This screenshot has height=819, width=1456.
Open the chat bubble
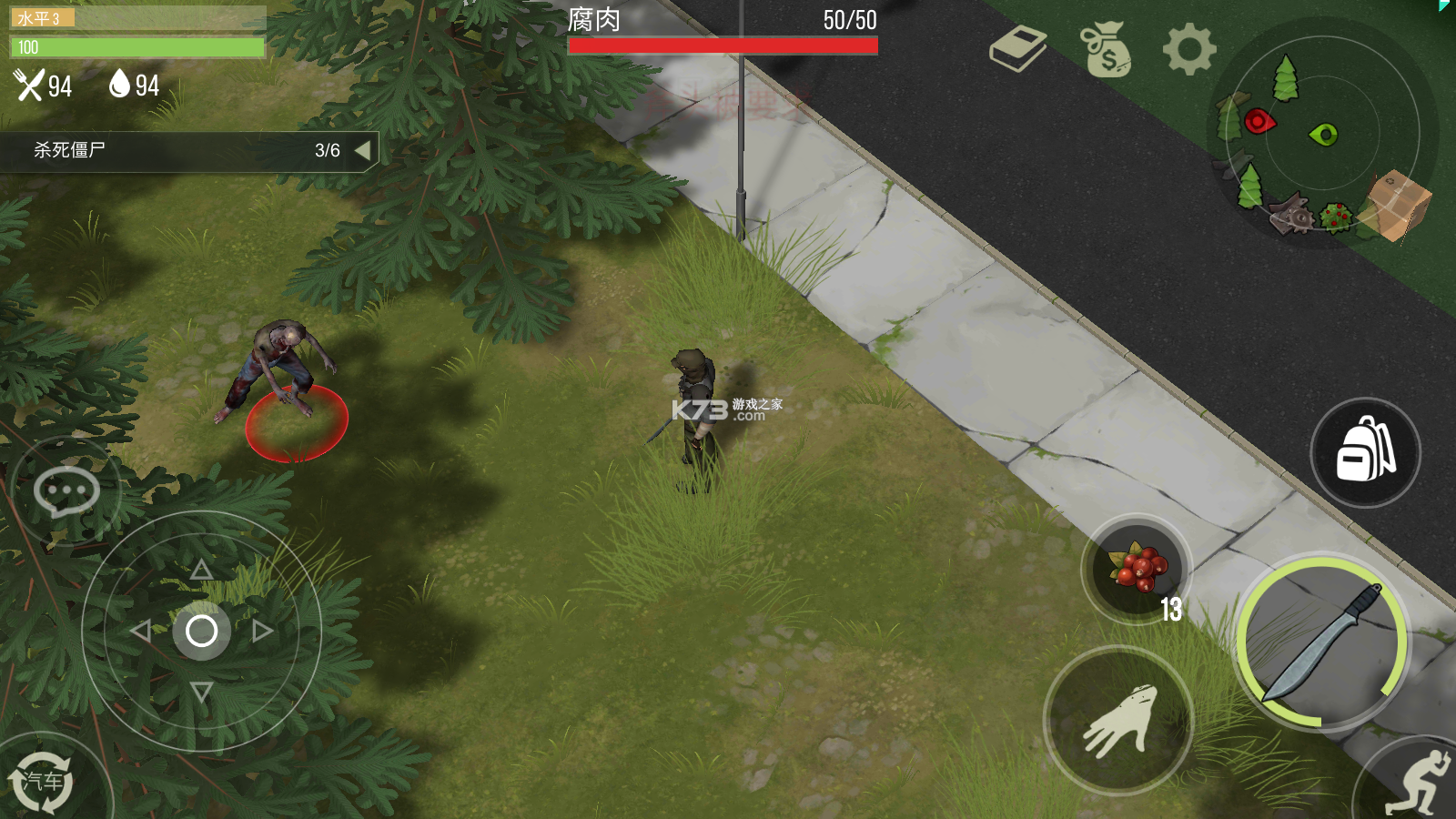[66, 492]
